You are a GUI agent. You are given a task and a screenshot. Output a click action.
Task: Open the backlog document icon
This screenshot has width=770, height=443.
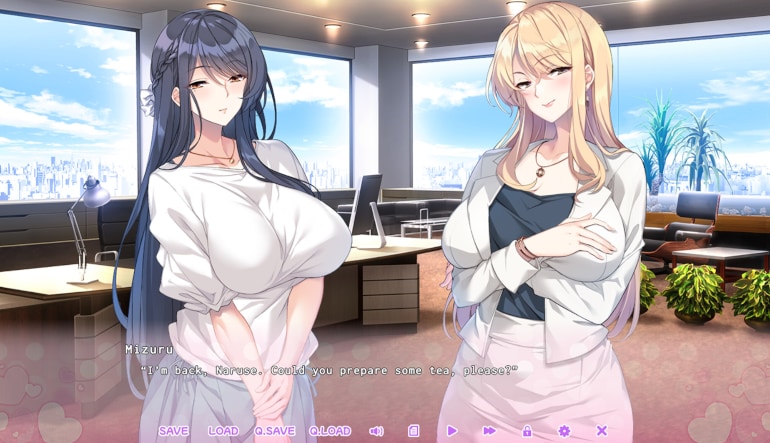tap(414, 431)
